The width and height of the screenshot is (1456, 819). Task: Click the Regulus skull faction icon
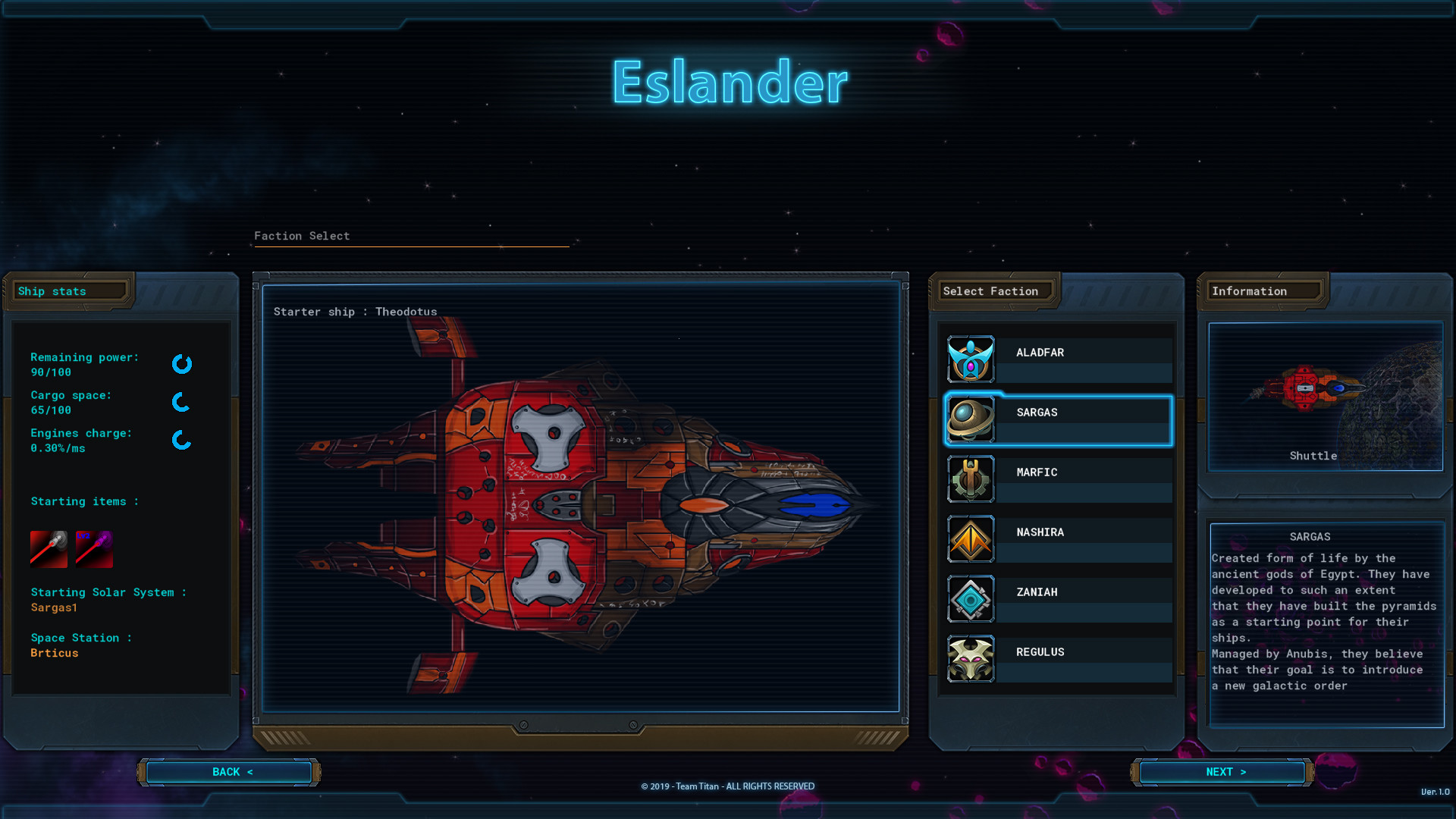click(x=971, y=658)
